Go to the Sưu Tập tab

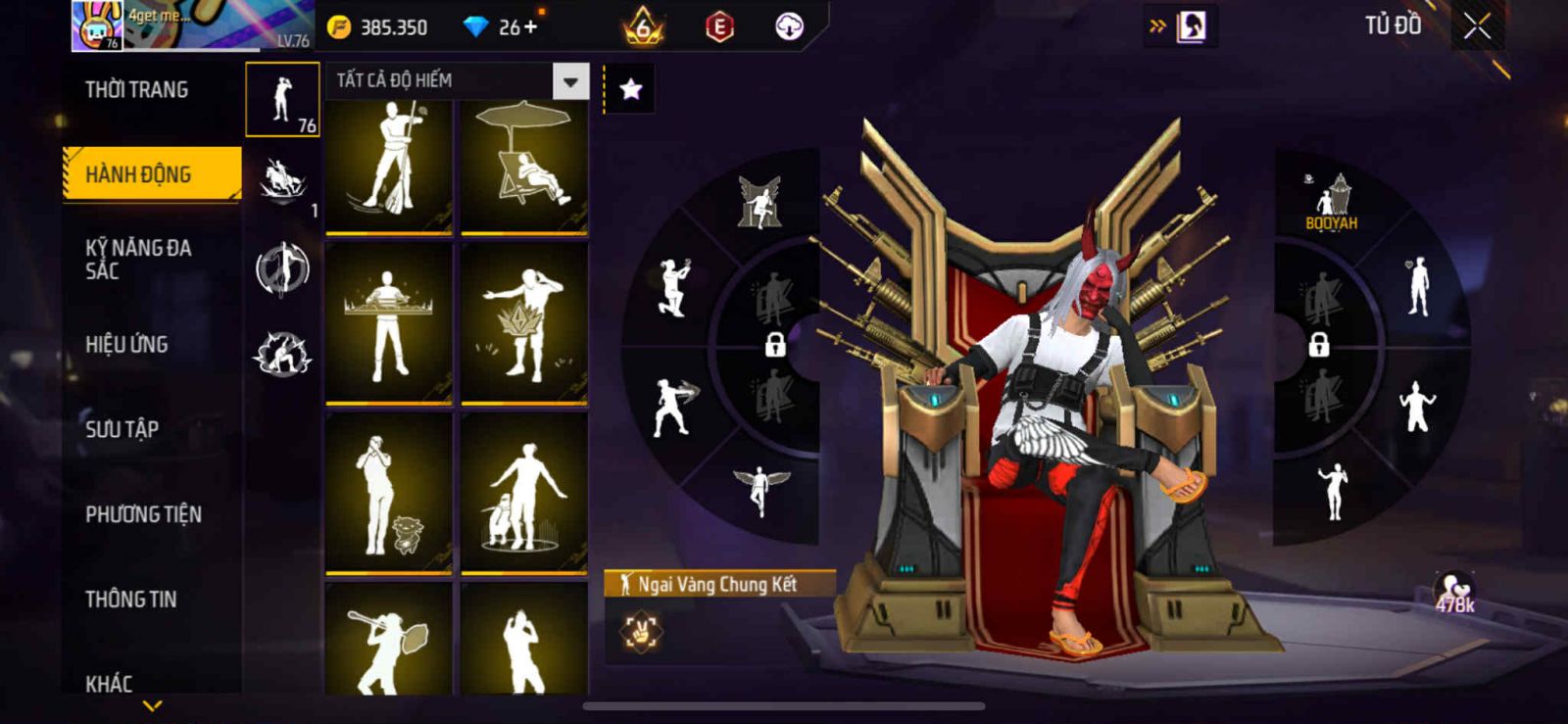click(122, 428)
